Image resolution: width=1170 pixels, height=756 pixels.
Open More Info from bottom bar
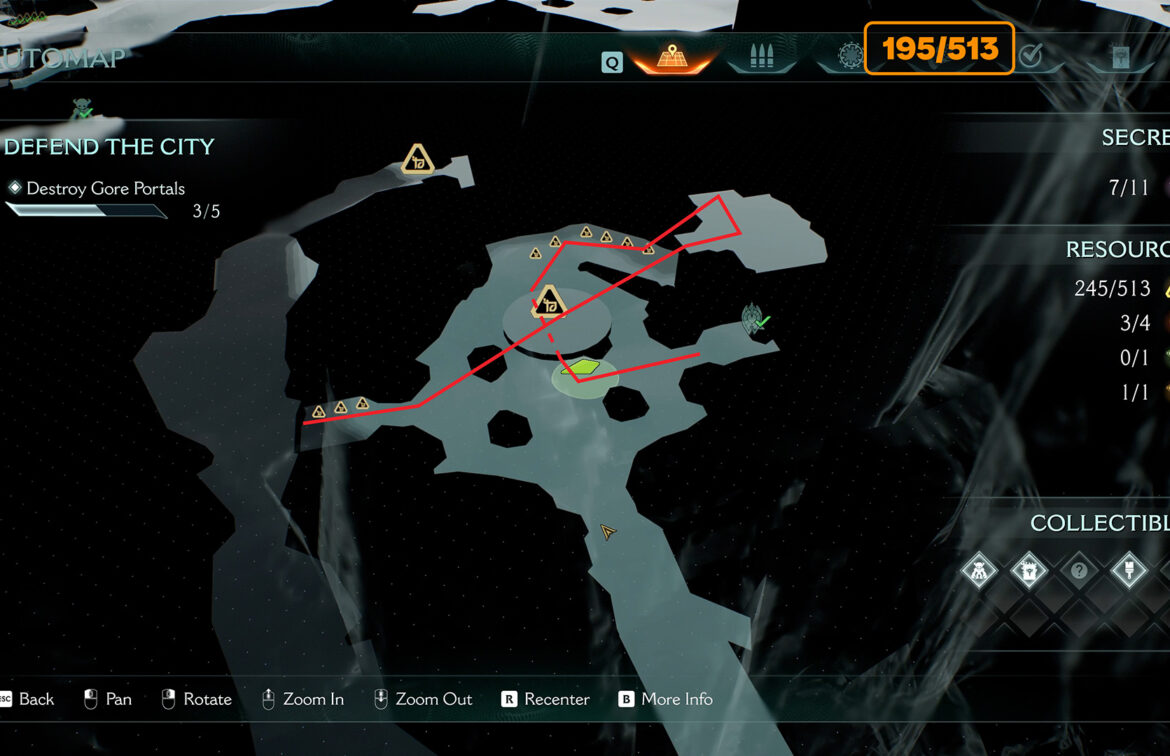coord(666,699)
